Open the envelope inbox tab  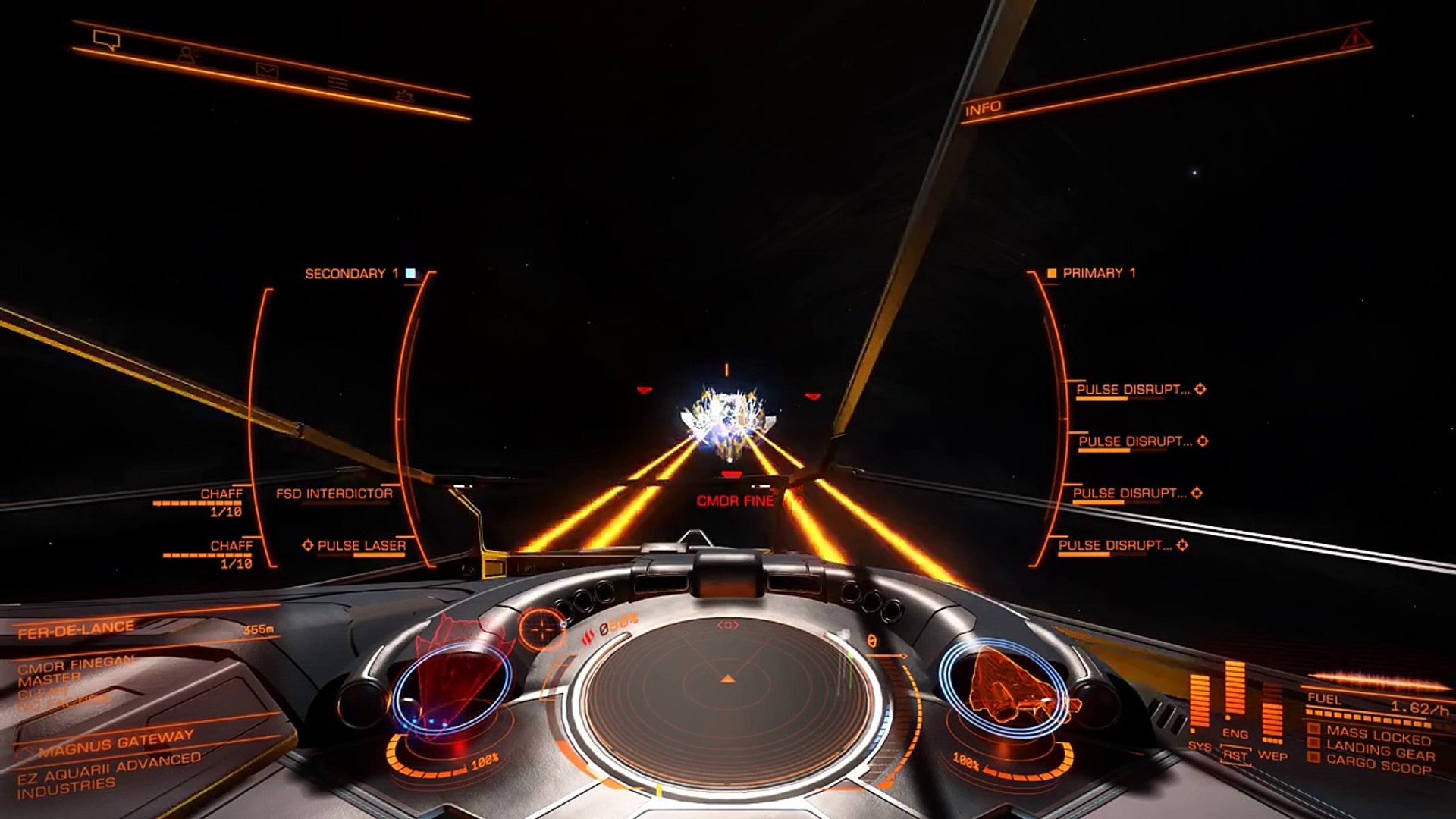266,71
